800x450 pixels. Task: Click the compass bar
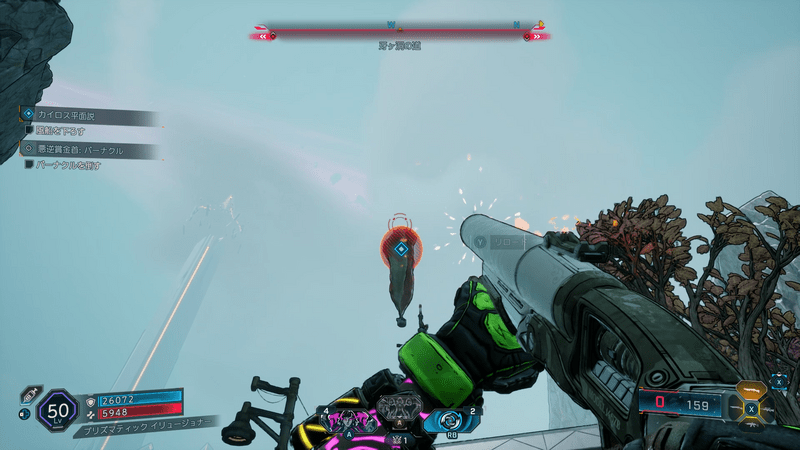[400, 32]
